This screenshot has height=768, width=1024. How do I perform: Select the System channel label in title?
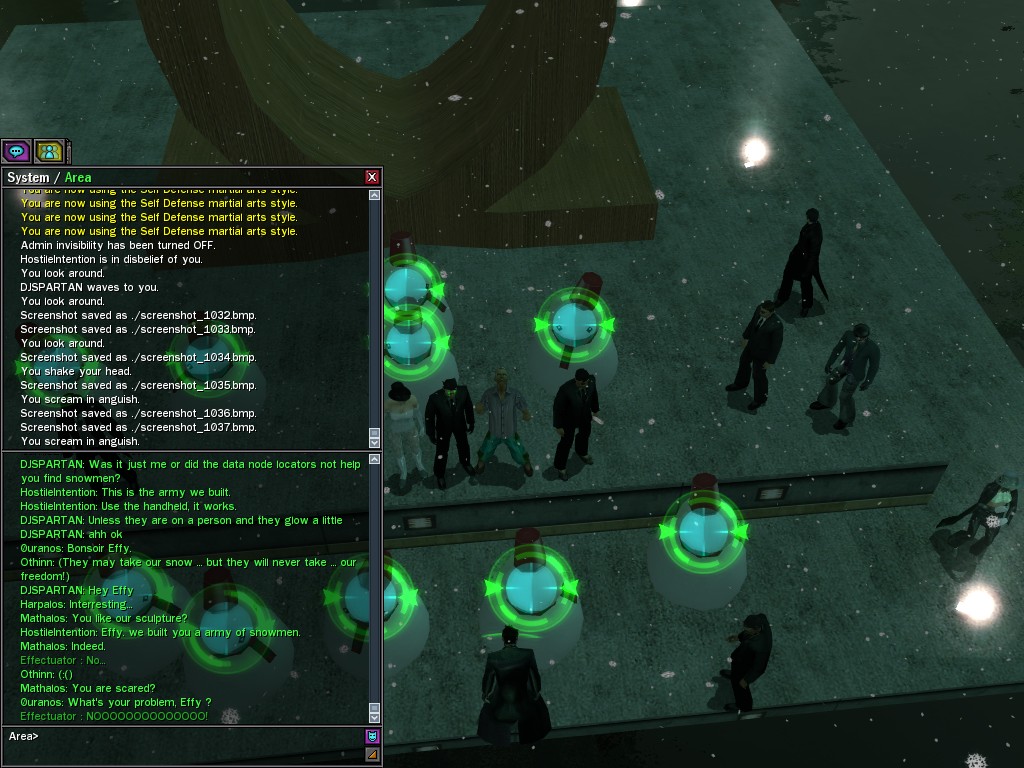(x=28, y=178)
